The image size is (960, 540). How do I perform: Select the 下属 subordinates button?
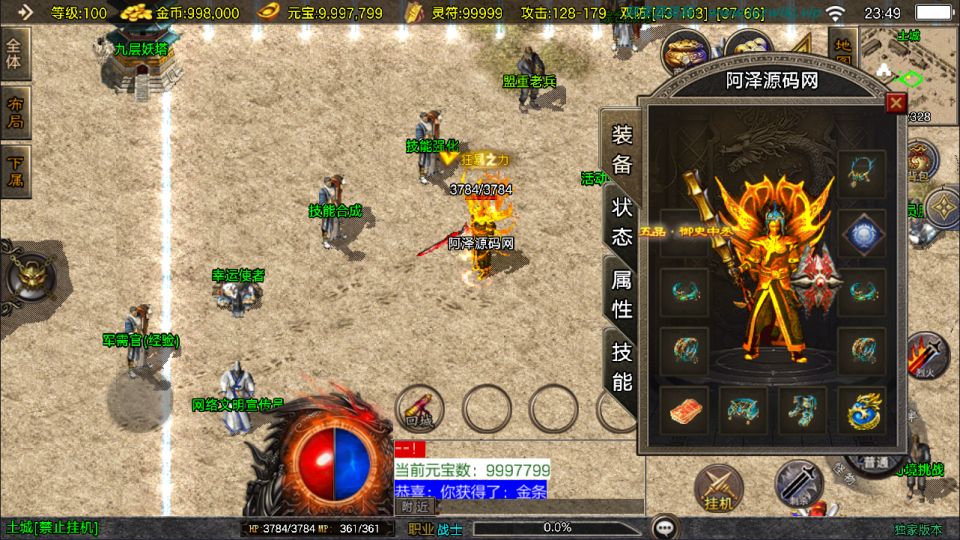[x=15, y=171]
